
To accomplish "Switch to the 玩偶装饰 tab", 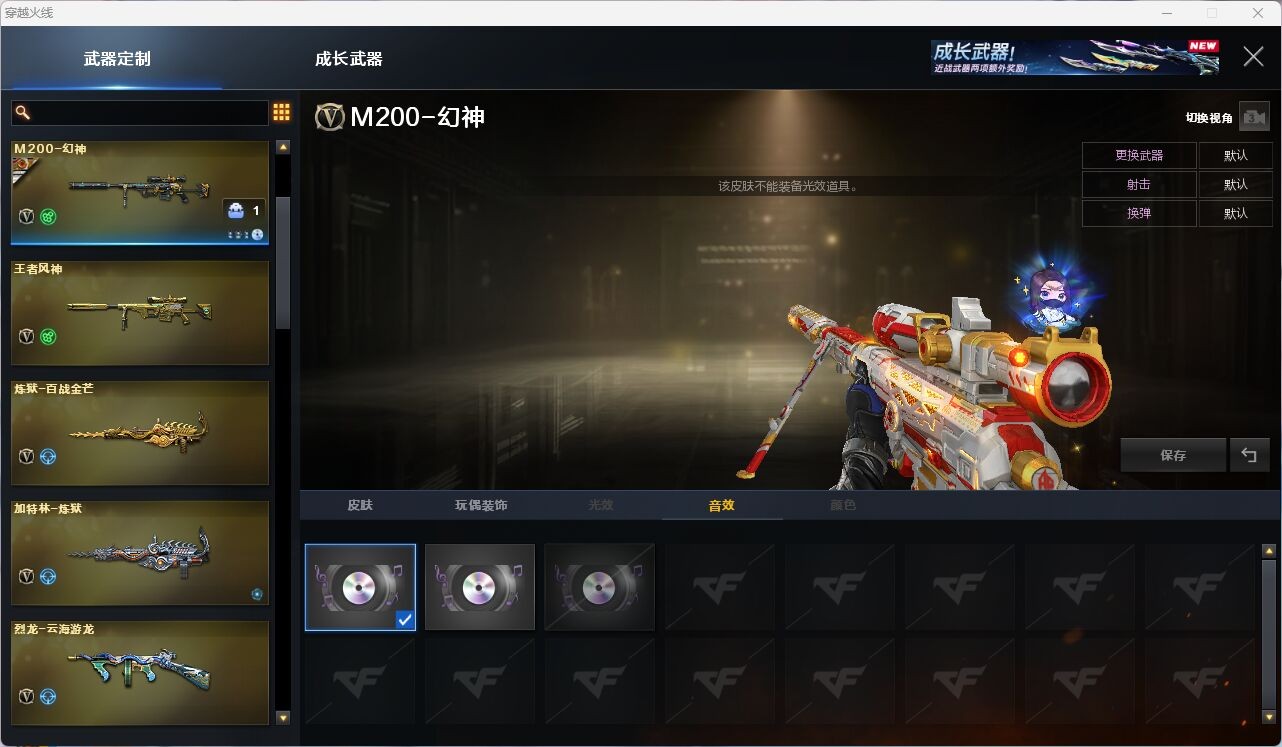I will coord(481,505).
